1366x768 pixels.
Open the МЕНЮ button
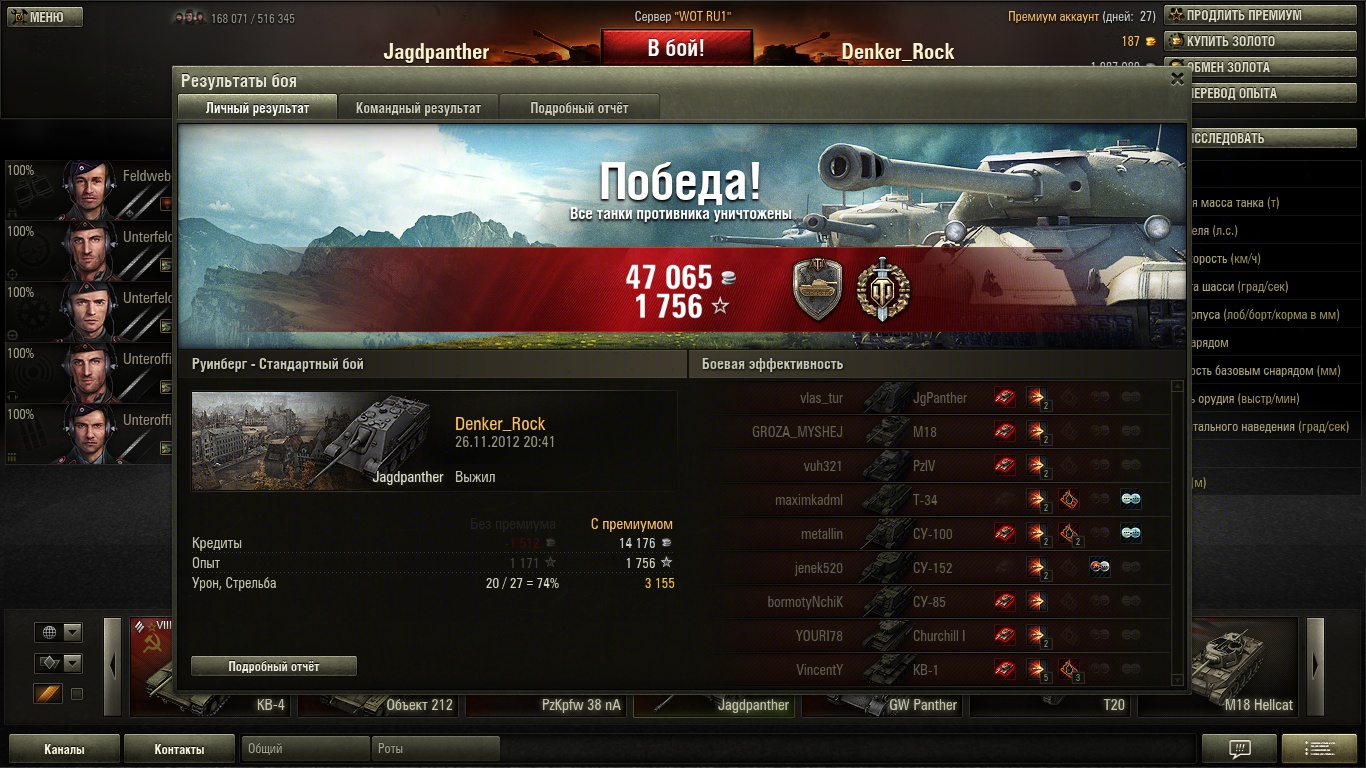pyautogui.click(x=45, y=17)
